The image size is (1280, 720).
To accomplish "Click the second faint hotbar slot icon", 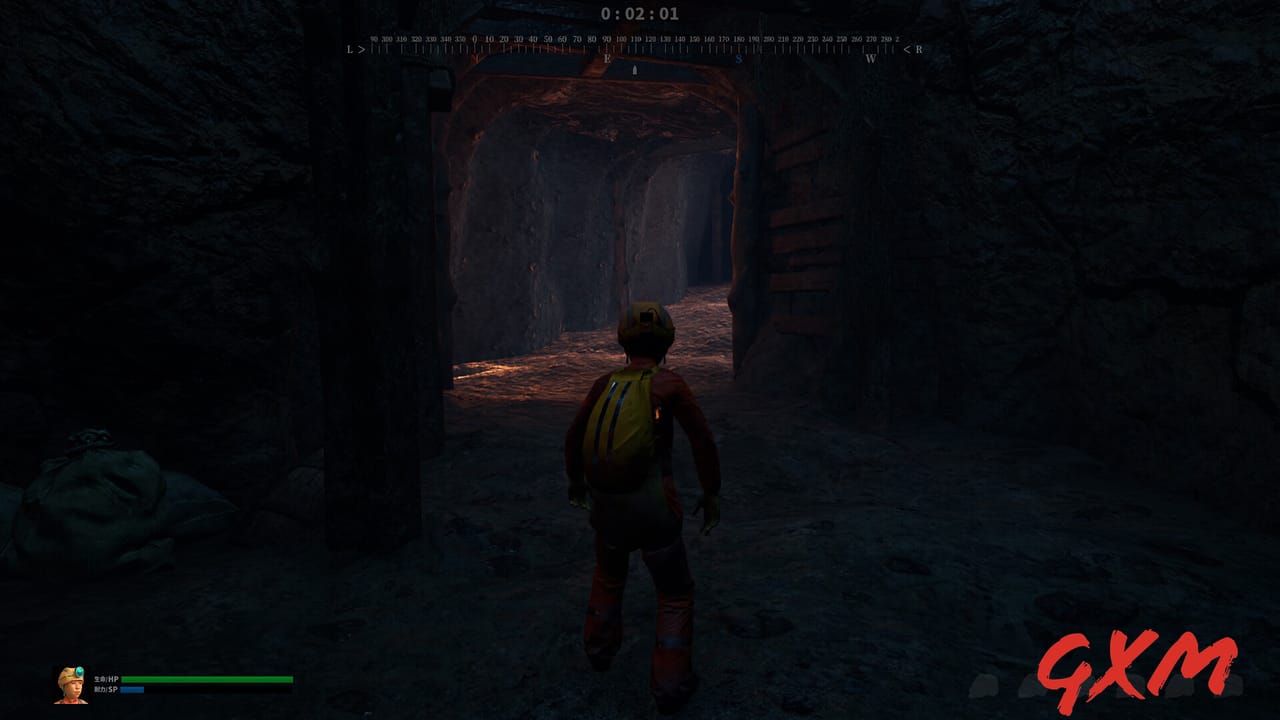I will (x=1030, y=687).
